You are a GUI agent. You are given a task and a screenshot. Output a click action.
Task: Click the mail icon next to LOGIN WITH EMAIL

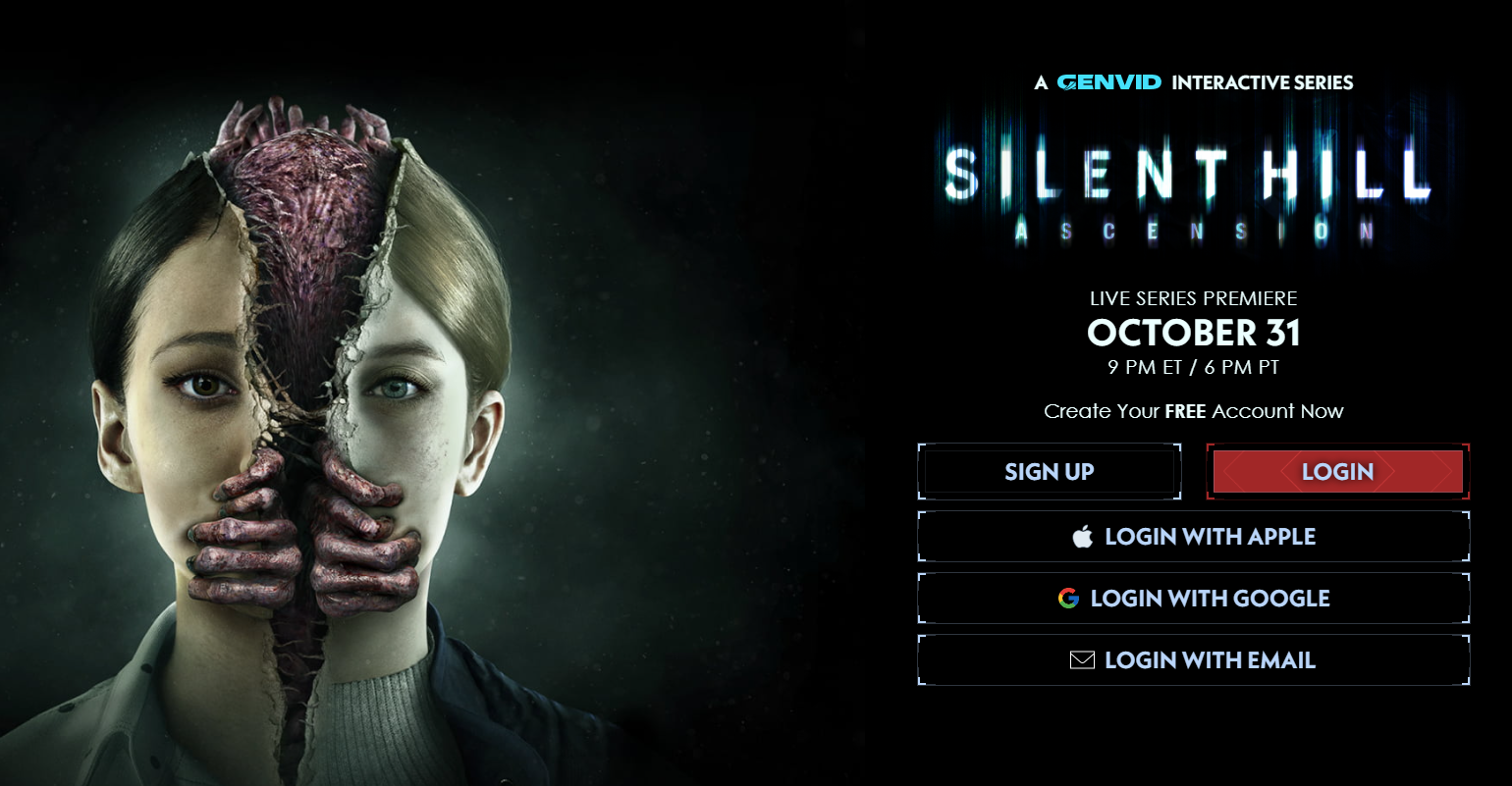pos(1082,659)
